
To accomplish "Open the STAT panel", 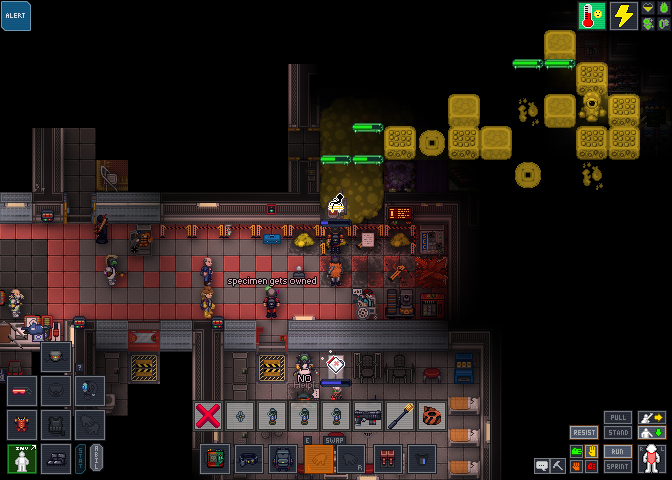I will (81, 458).
